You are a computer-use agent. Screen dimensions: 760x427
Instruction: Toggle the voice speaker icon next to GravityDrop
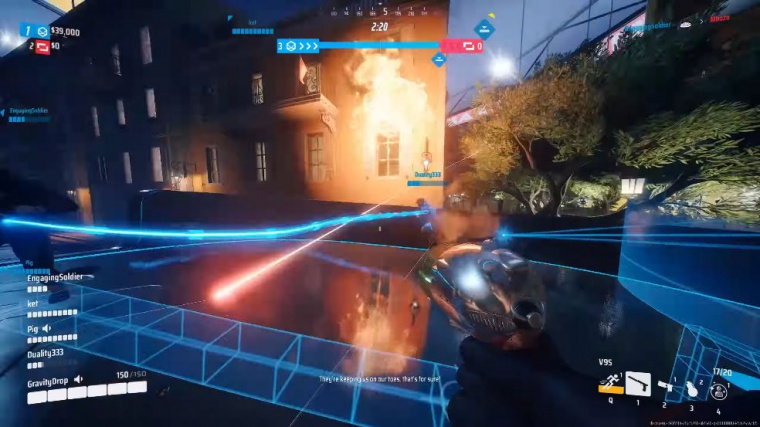[79, 380]
